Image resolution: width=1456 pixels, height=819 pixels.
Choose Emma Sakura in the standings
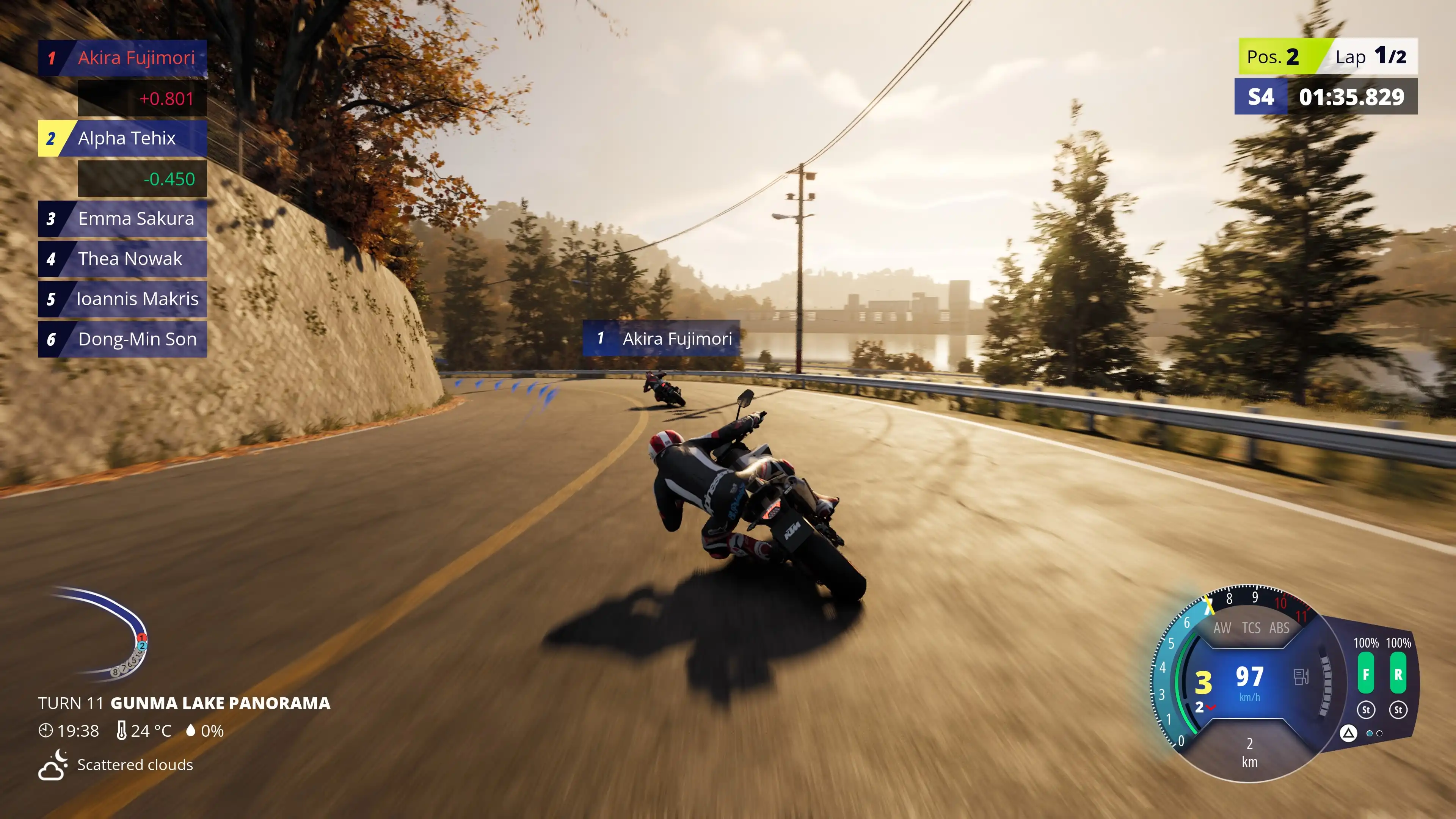pyautogui.click(x=122, y=219)
